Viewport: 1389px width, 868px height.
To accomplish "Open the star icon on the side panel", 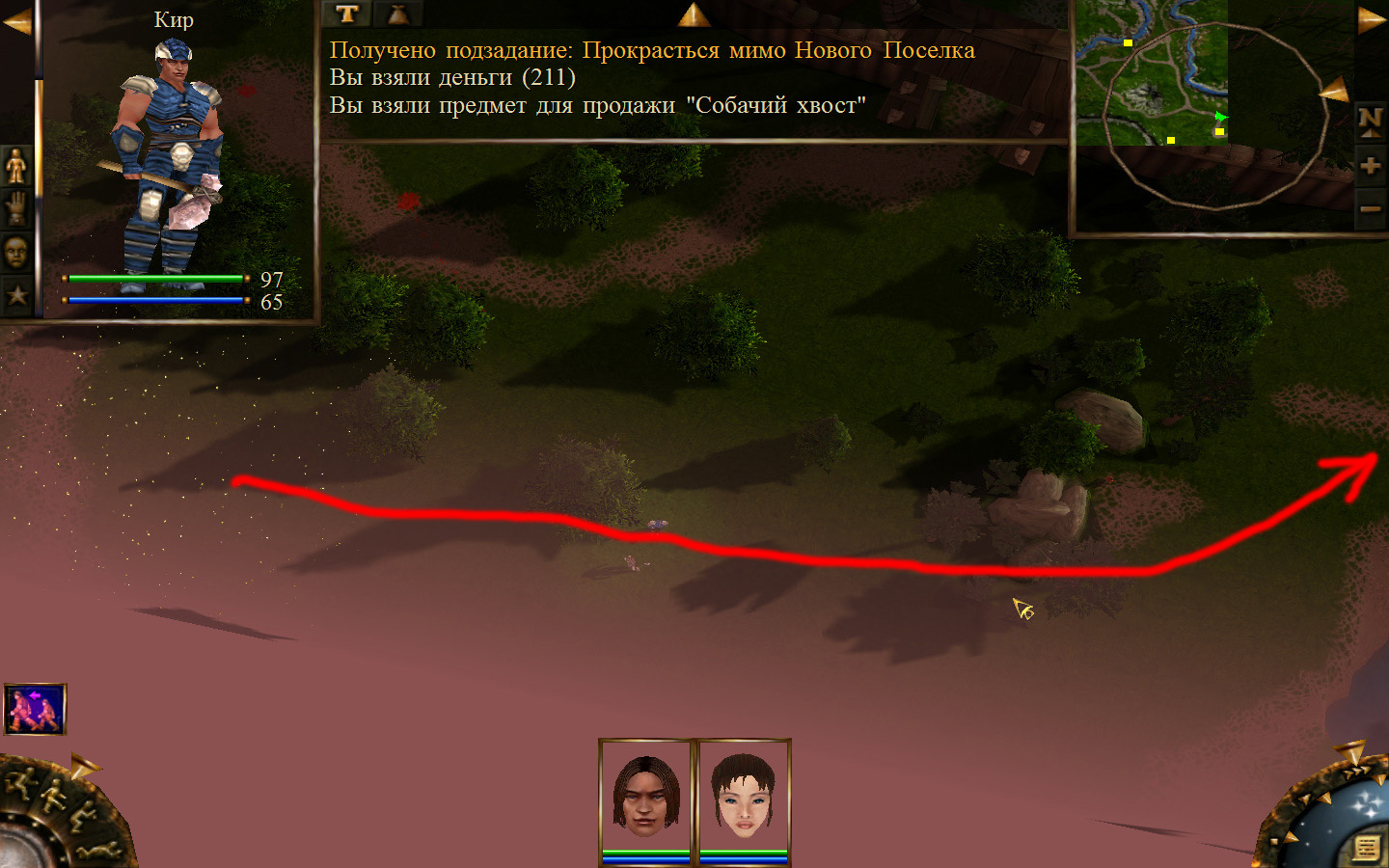I will [x=16, y=295].
